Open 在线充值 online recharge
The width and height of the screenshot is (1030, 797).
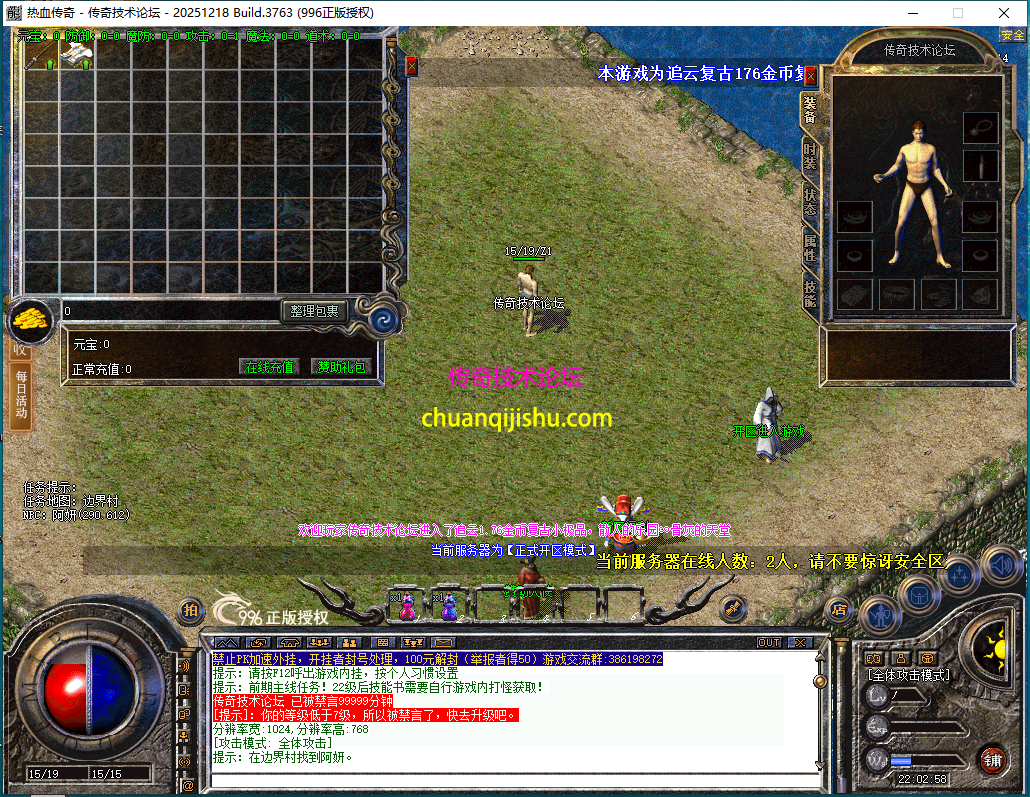point(270,367)
